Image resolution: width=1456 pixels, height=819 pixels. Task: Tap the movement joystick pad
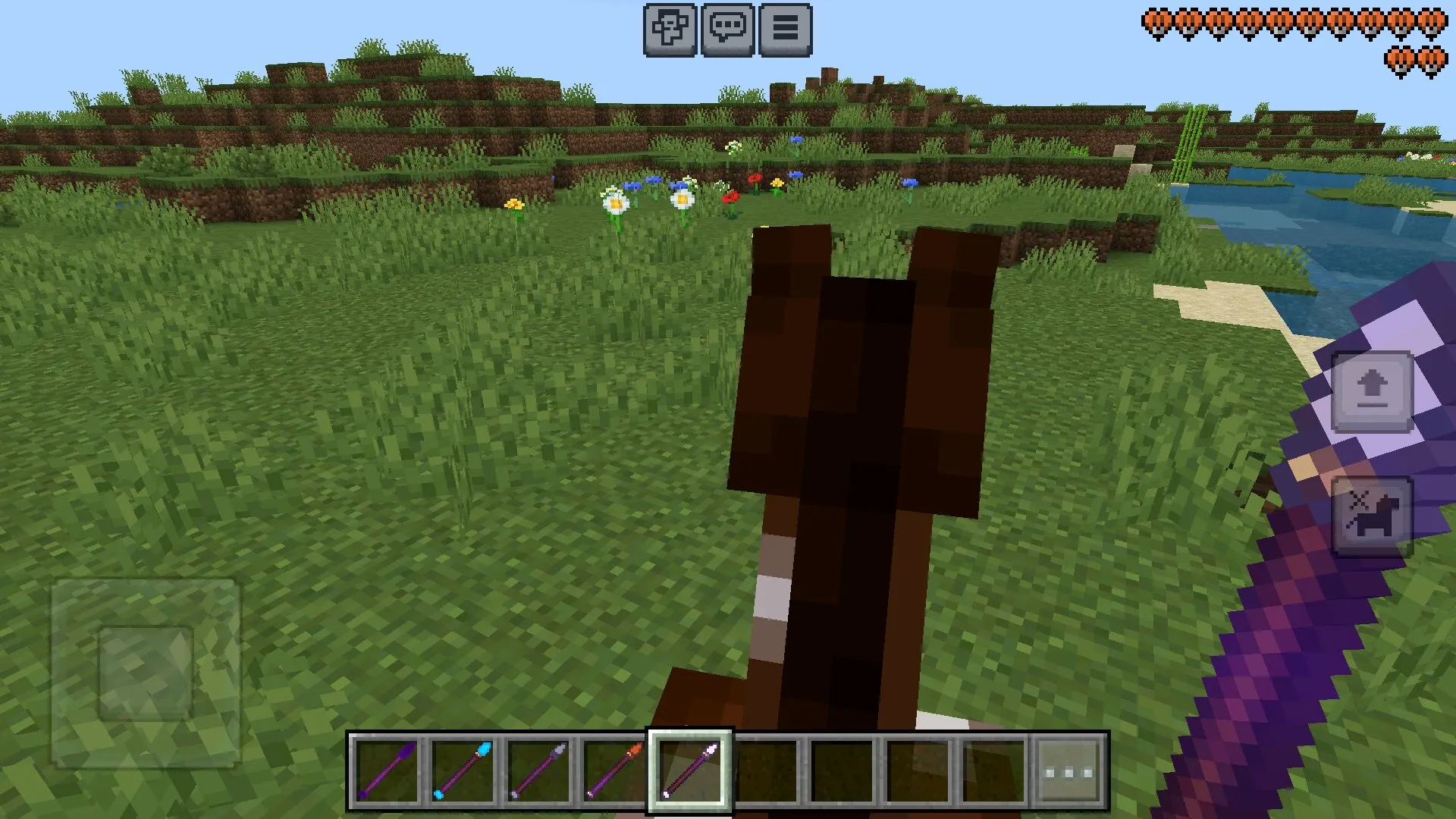click(146, 673)
